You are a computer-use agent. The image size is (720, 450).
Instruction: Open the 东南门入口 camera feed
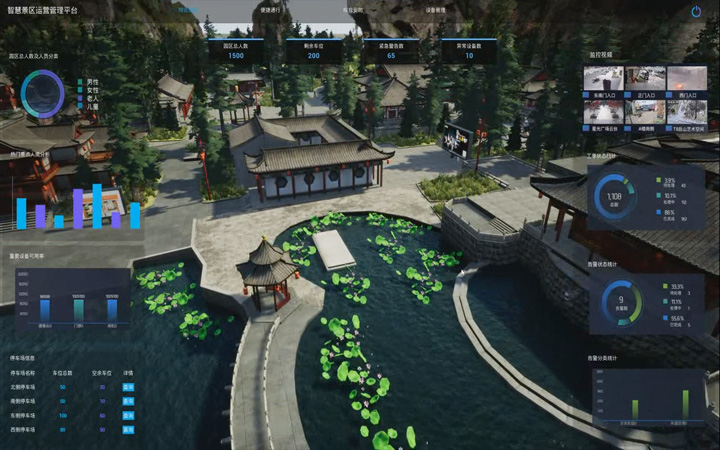(x=603, y=79)
